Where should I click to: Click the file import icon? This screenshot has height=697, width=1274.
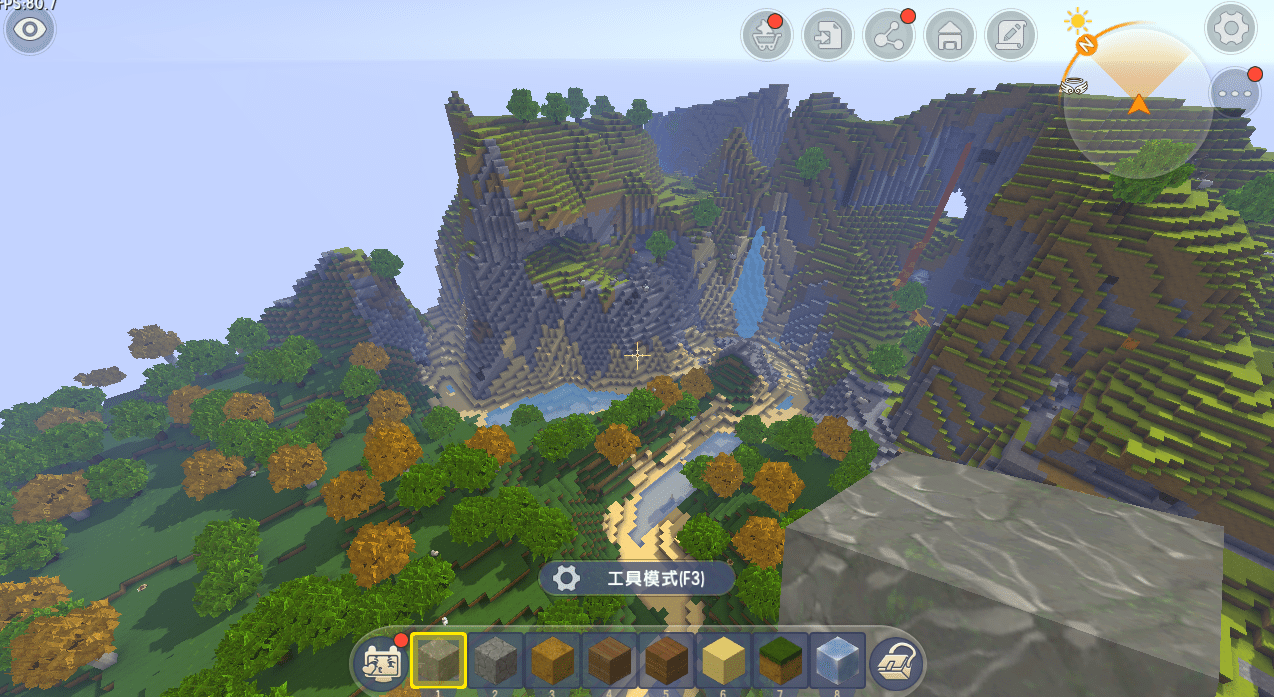click(827, 38)
